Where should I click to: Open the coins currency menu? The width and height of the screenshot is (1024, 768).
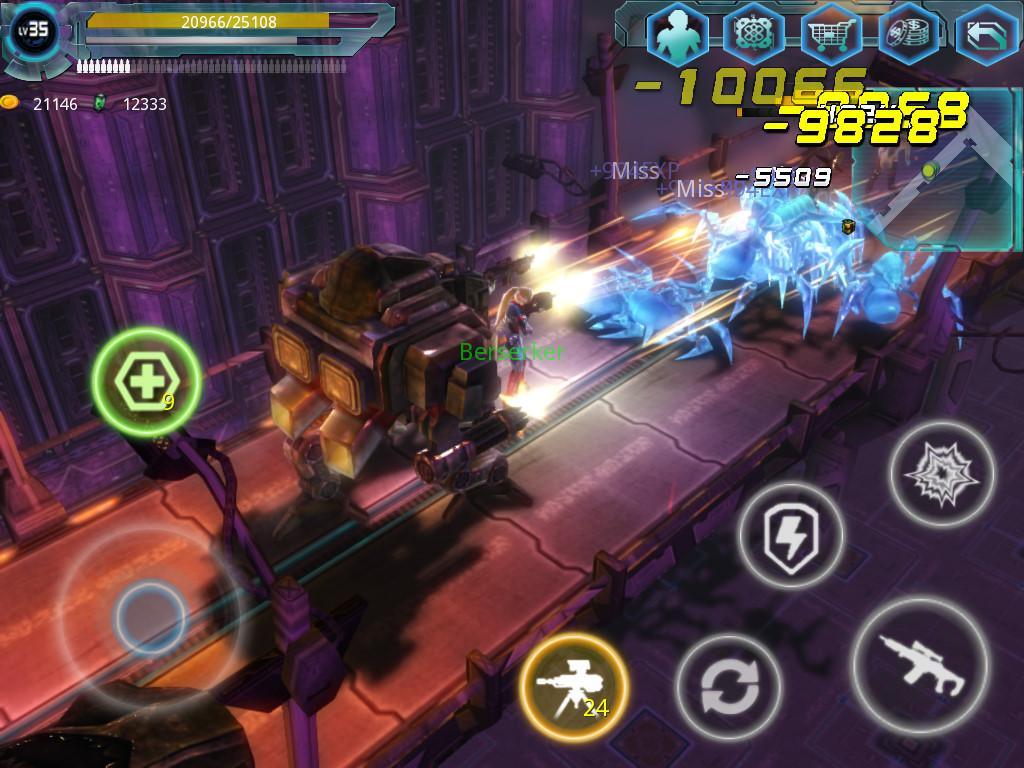[908, 35]
